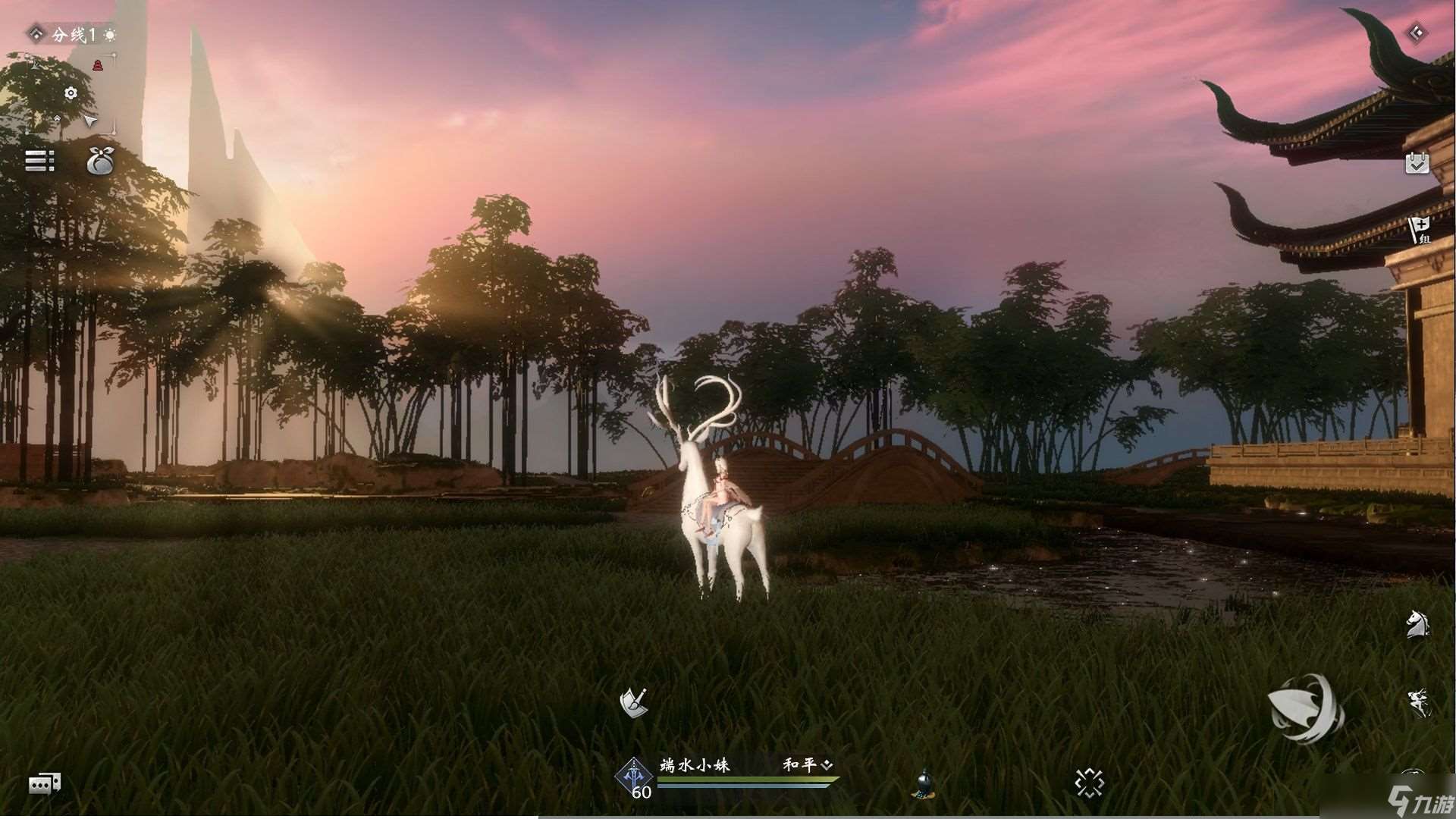Activate the swirling wing dash skill
Image resolution: width=1456 pixels, height=819 pixels.
(x=1304, y=708)
